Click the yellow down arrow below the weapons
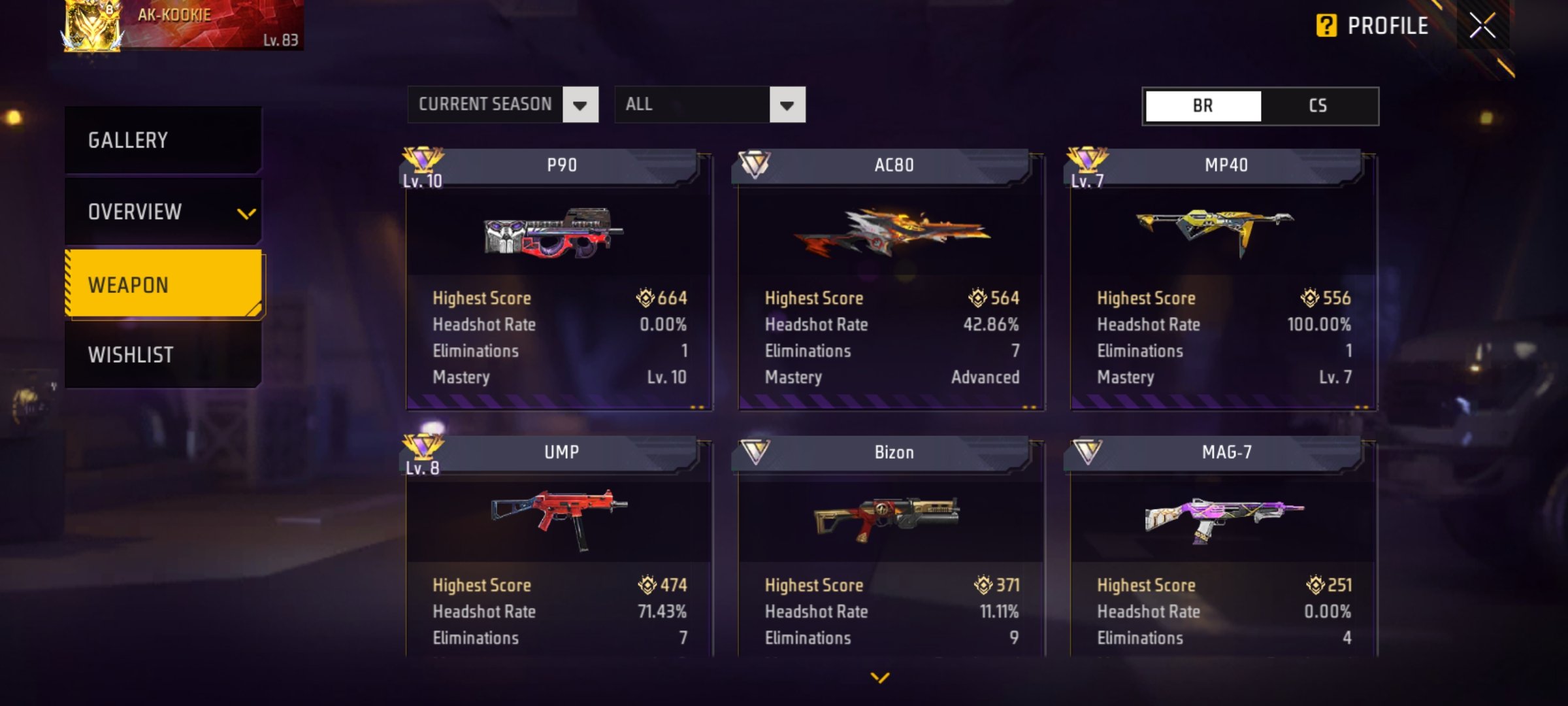This screenshot has height=706, width=1568. (880, 678)
